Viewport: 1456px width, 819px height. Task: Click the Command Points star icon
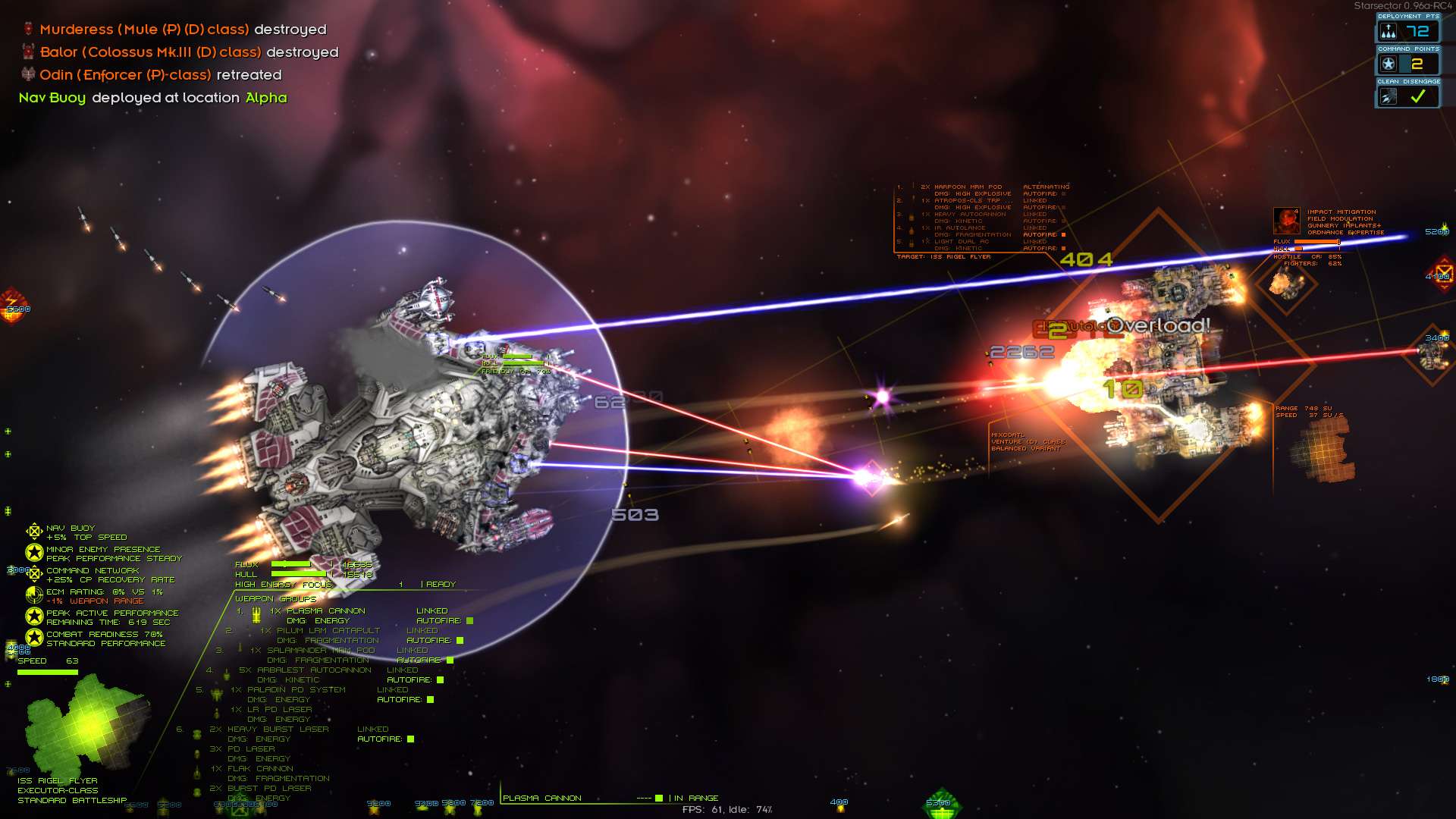[x=1389, y=64]
